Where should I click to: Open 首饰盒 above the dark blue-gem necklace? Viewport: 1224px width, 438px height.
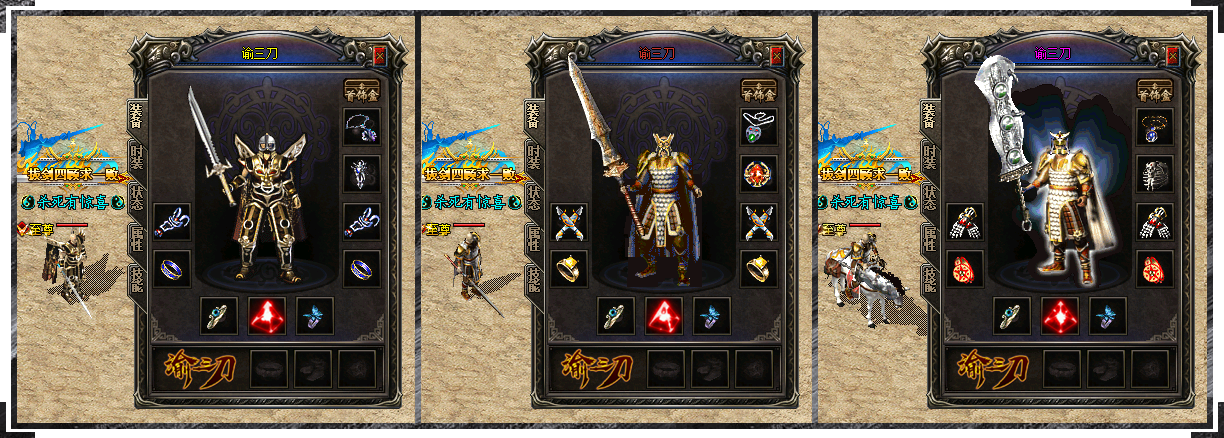(x=1155, y=91)
